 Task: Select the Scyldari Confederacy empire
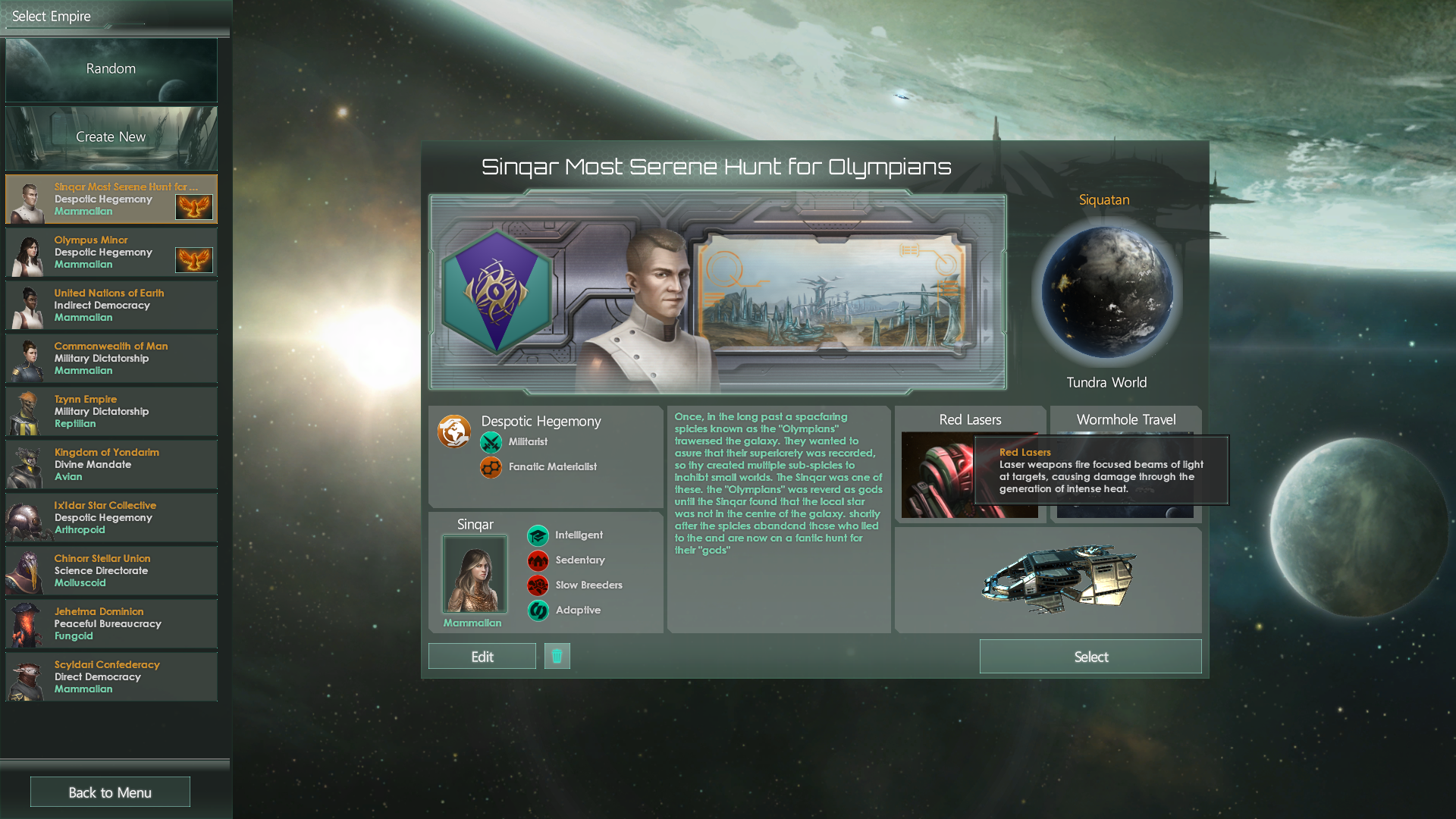(x=111, y=677)
